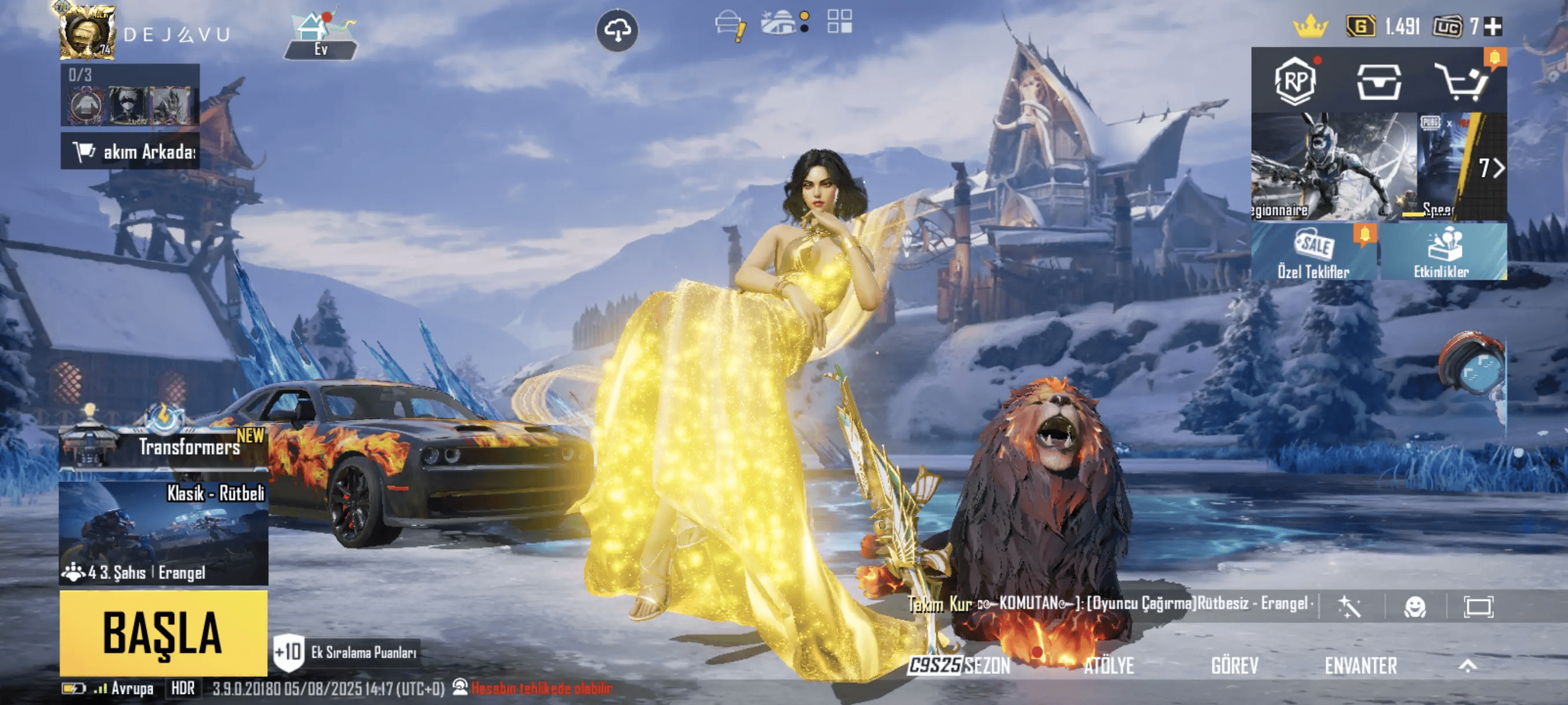1568x705 pixels.
Task: View the Legionnaire promotion banner
Action: (x=1333, y=166)
